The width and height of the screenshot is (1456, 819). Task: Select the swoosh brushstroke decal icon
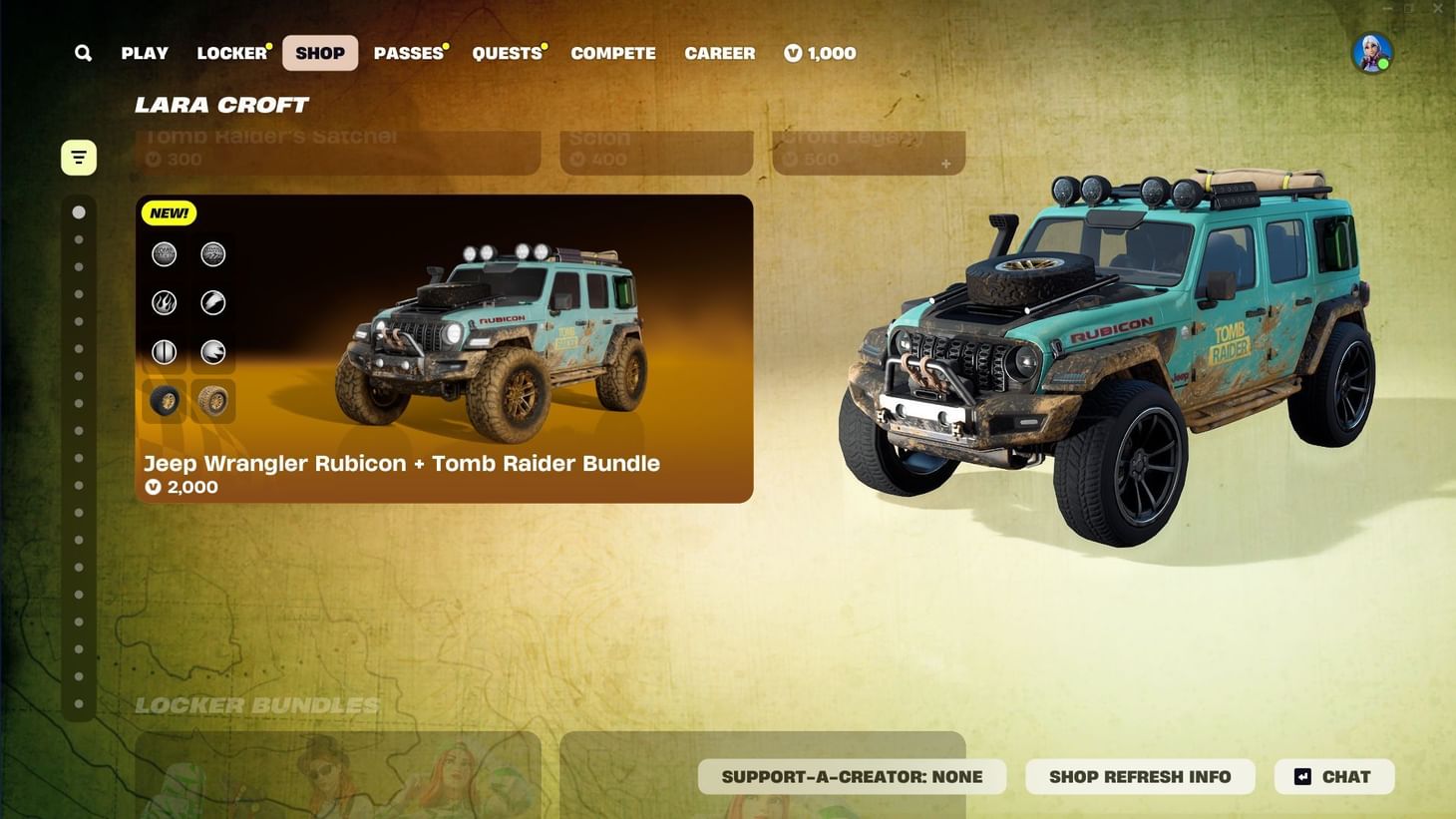coord(213,302)
